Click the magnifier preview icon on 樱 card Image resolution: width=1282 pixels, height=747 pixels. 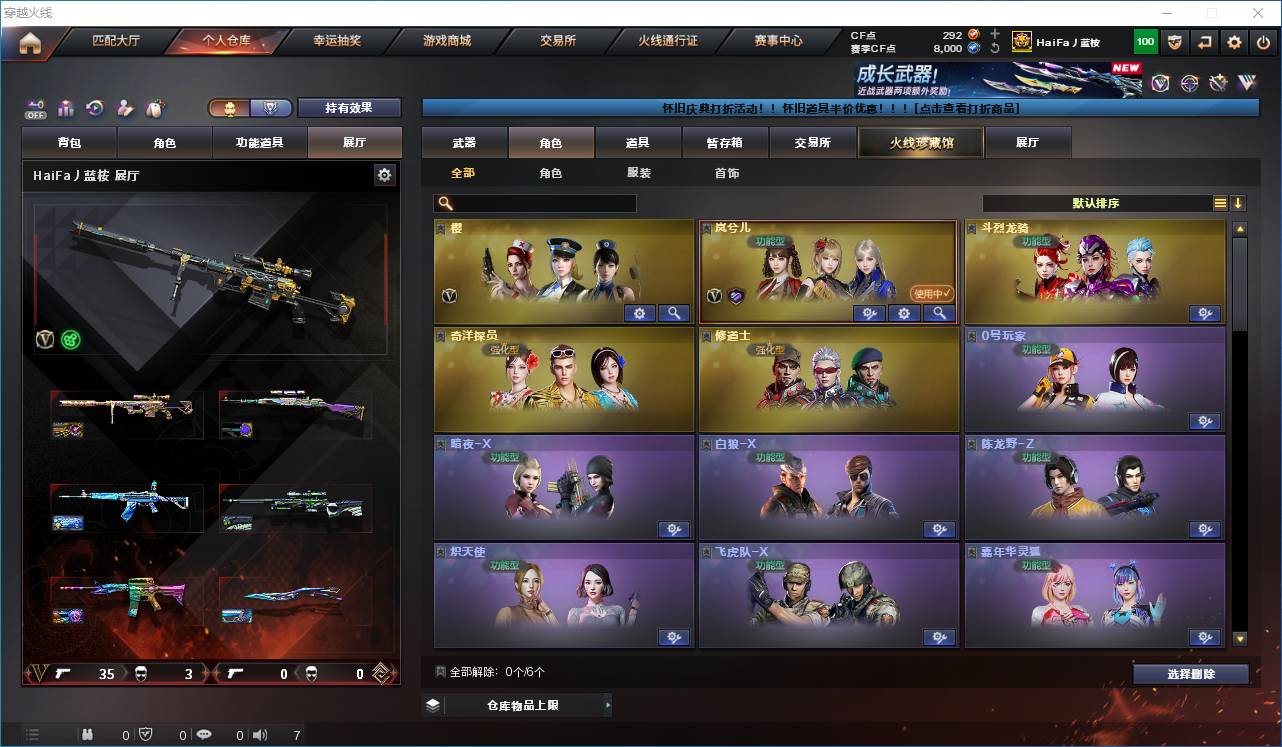click(x=674, y=313)
